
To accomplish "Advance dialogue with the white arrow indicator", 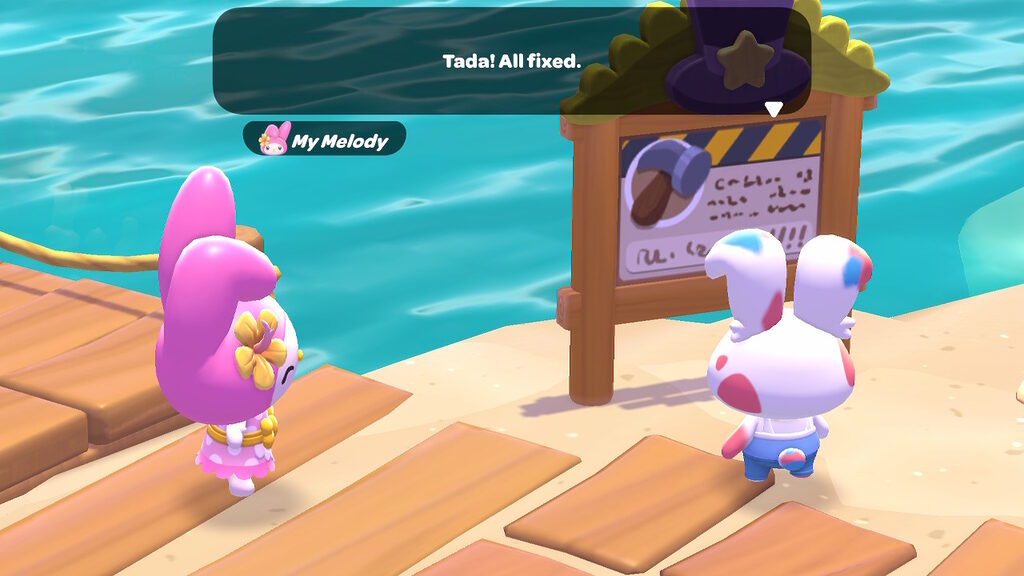I will [773, 108].
